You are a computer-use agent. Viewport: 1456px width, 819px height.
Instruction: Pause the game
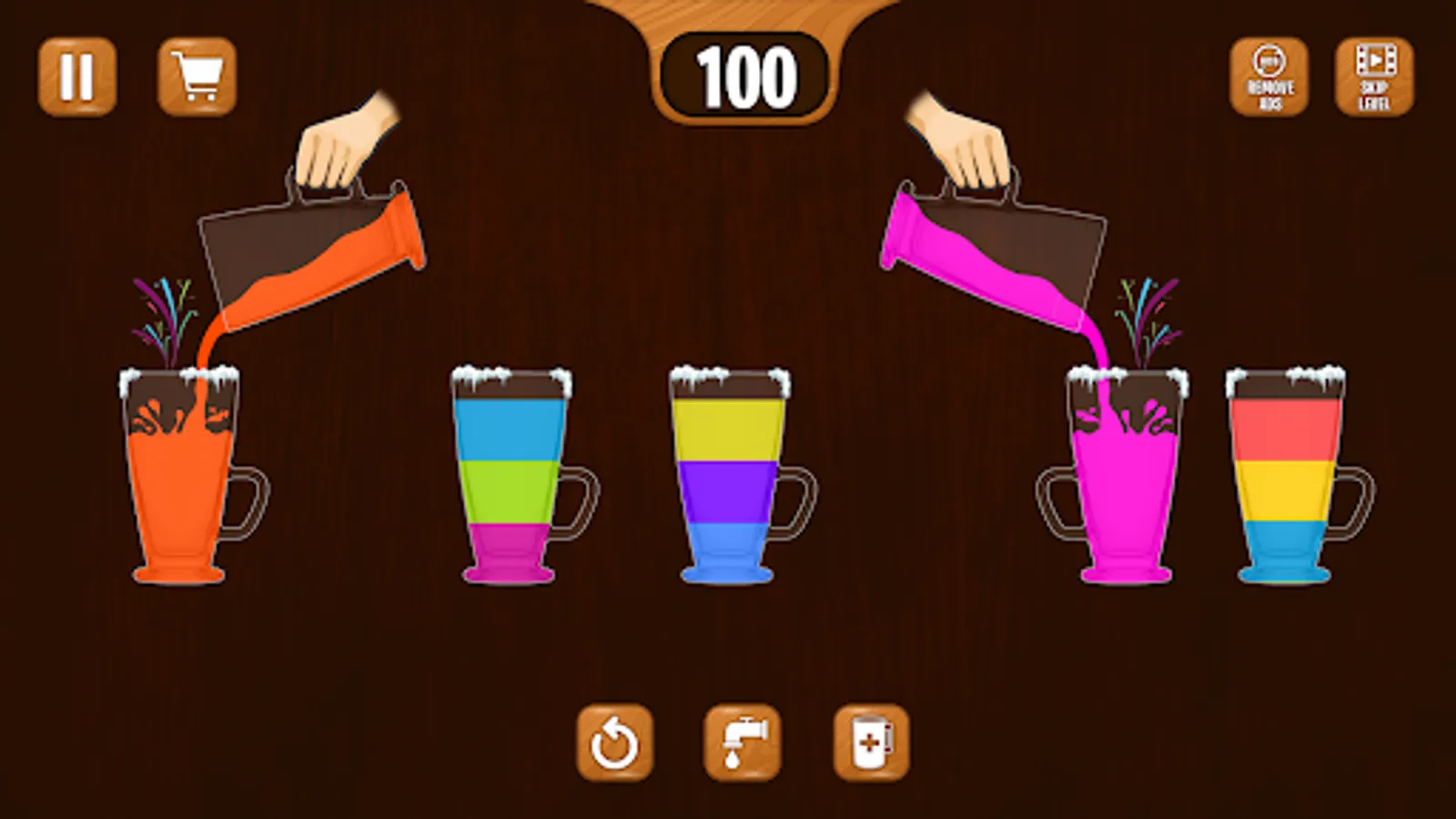click(x=78, y=76)
